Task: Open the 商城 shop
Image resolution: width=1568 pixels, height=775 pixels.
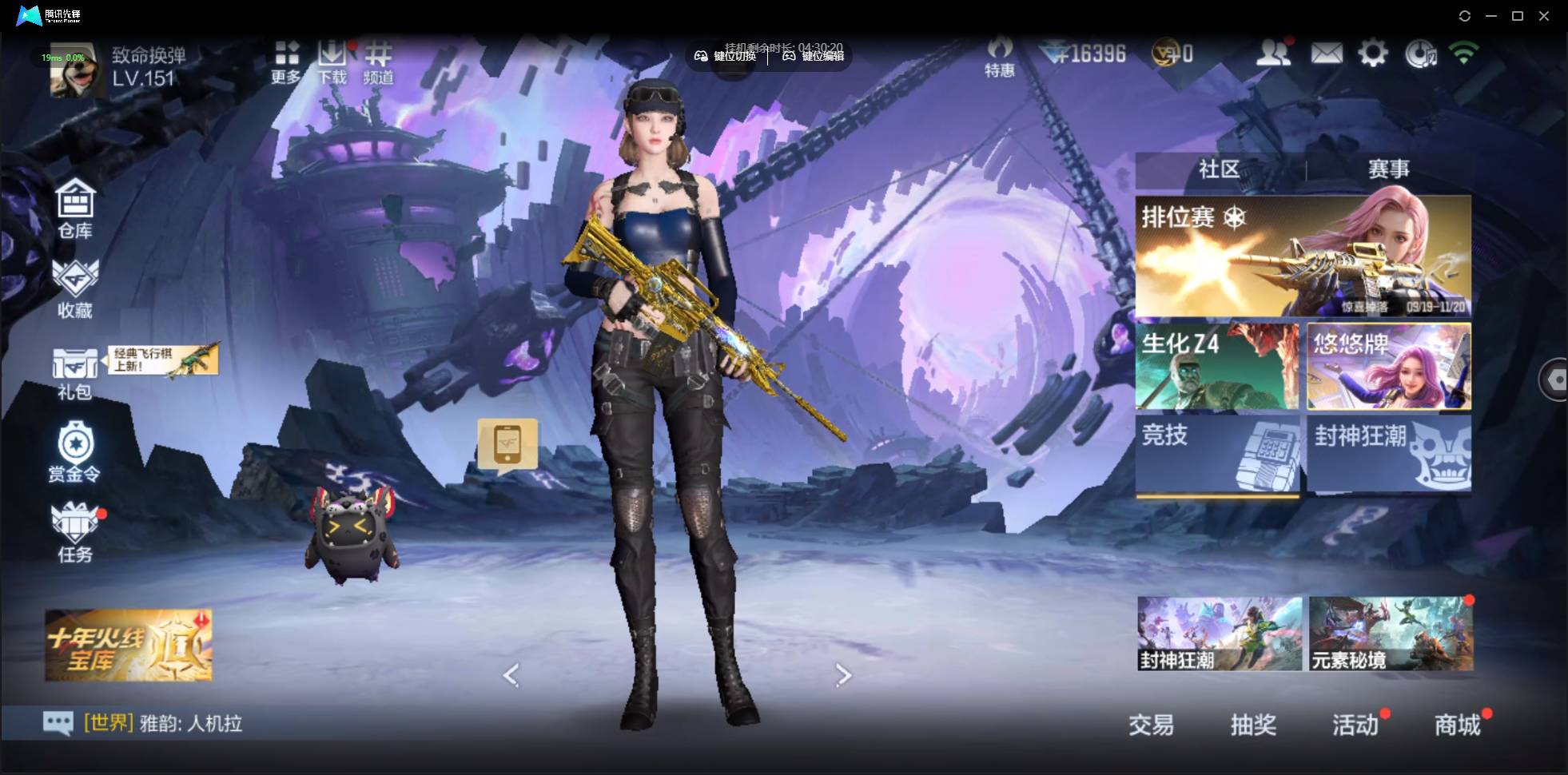Action: 1457,725
